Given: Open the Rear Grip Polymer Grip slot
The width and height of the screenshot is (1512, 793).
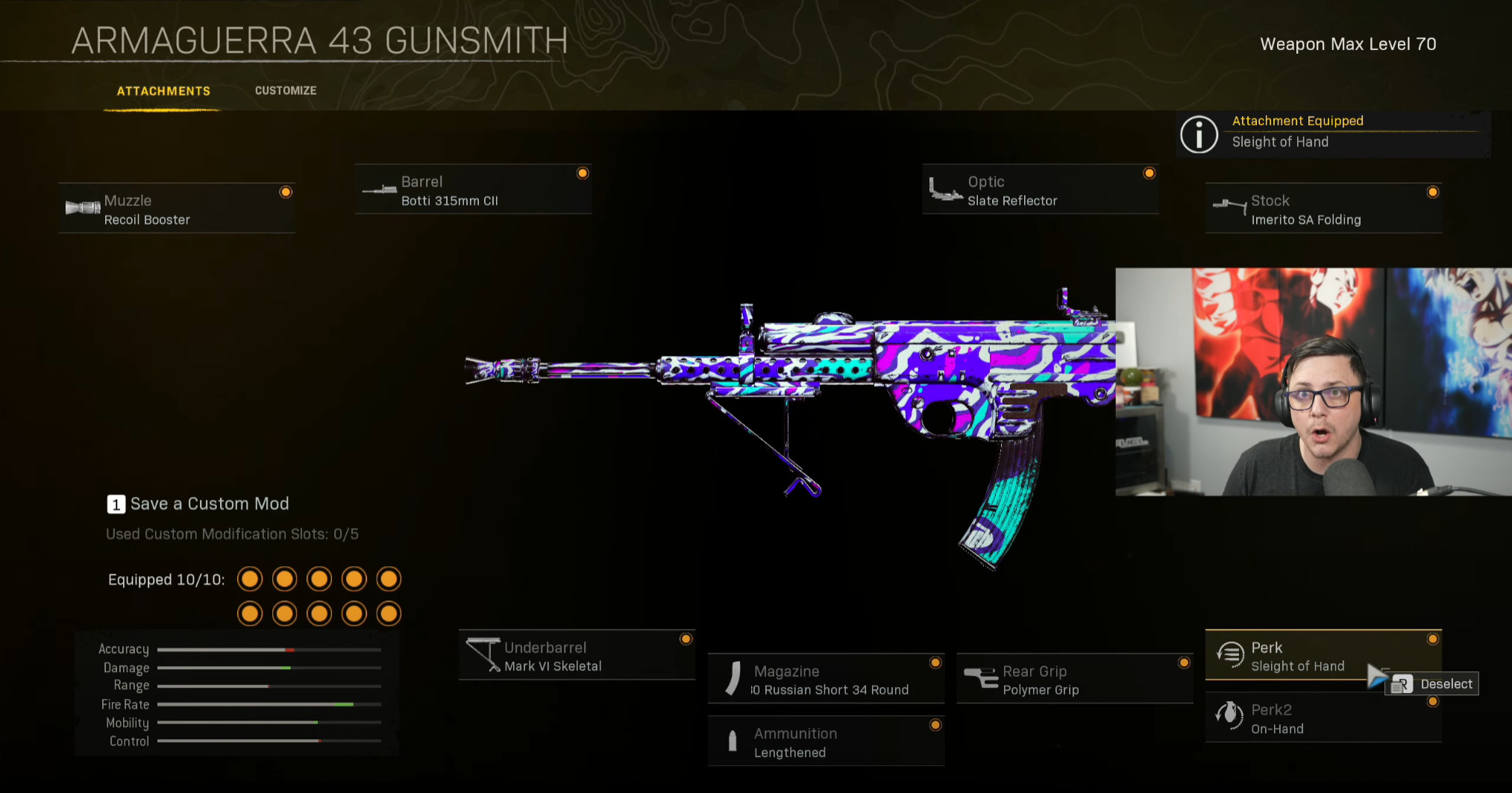Looking at the screenshot, I should (1074, 680).
